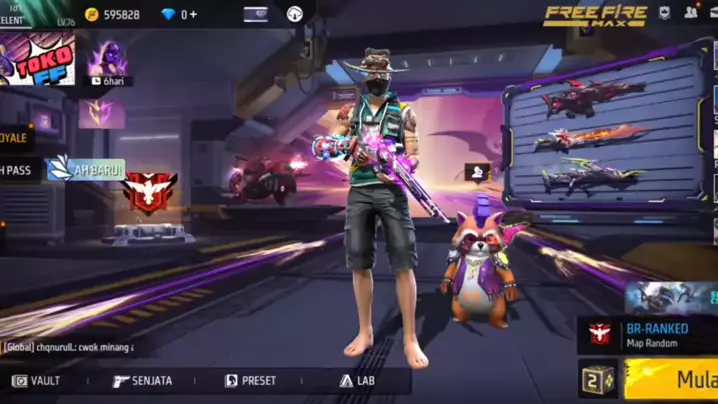Screen dimensions: 718x404
Task: Open the diamond voucher card icon
Action: tap(255, 14)
